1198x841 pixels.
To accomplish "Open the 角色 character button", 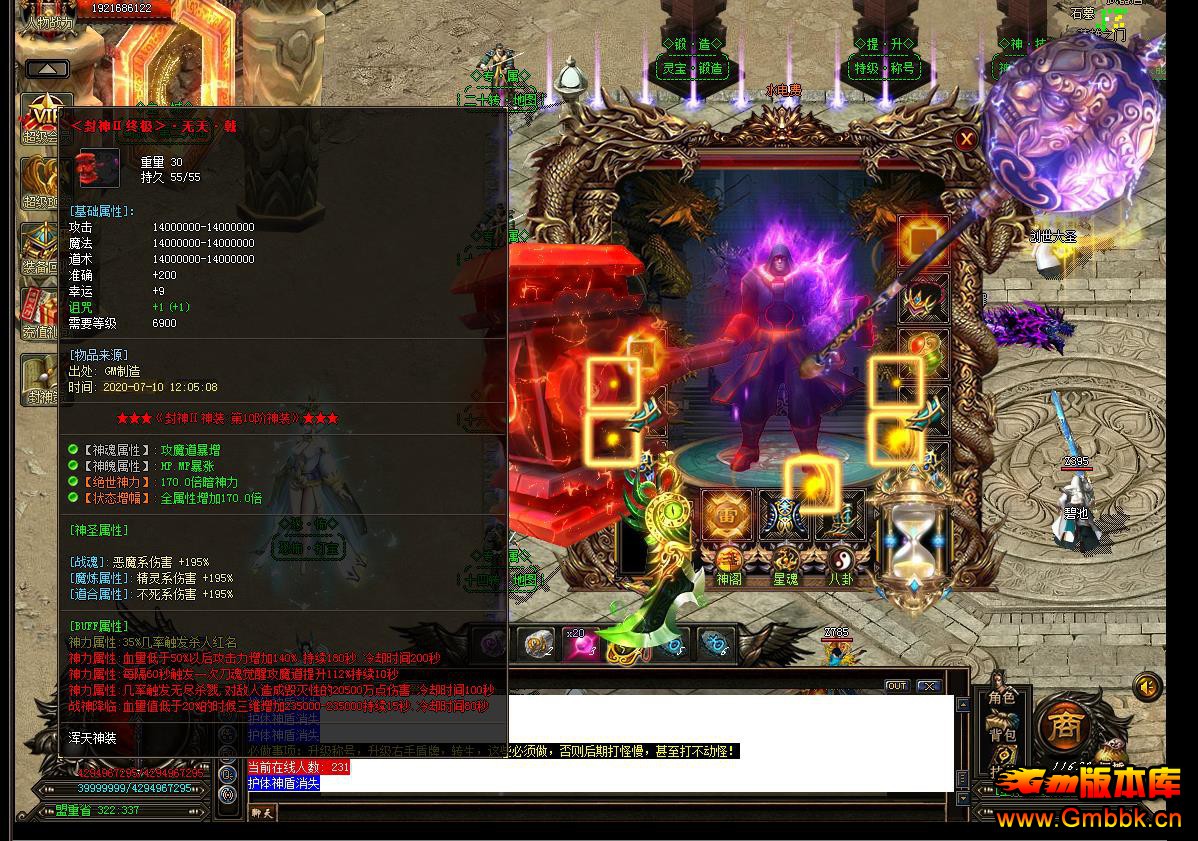I will click(1001, 698).
